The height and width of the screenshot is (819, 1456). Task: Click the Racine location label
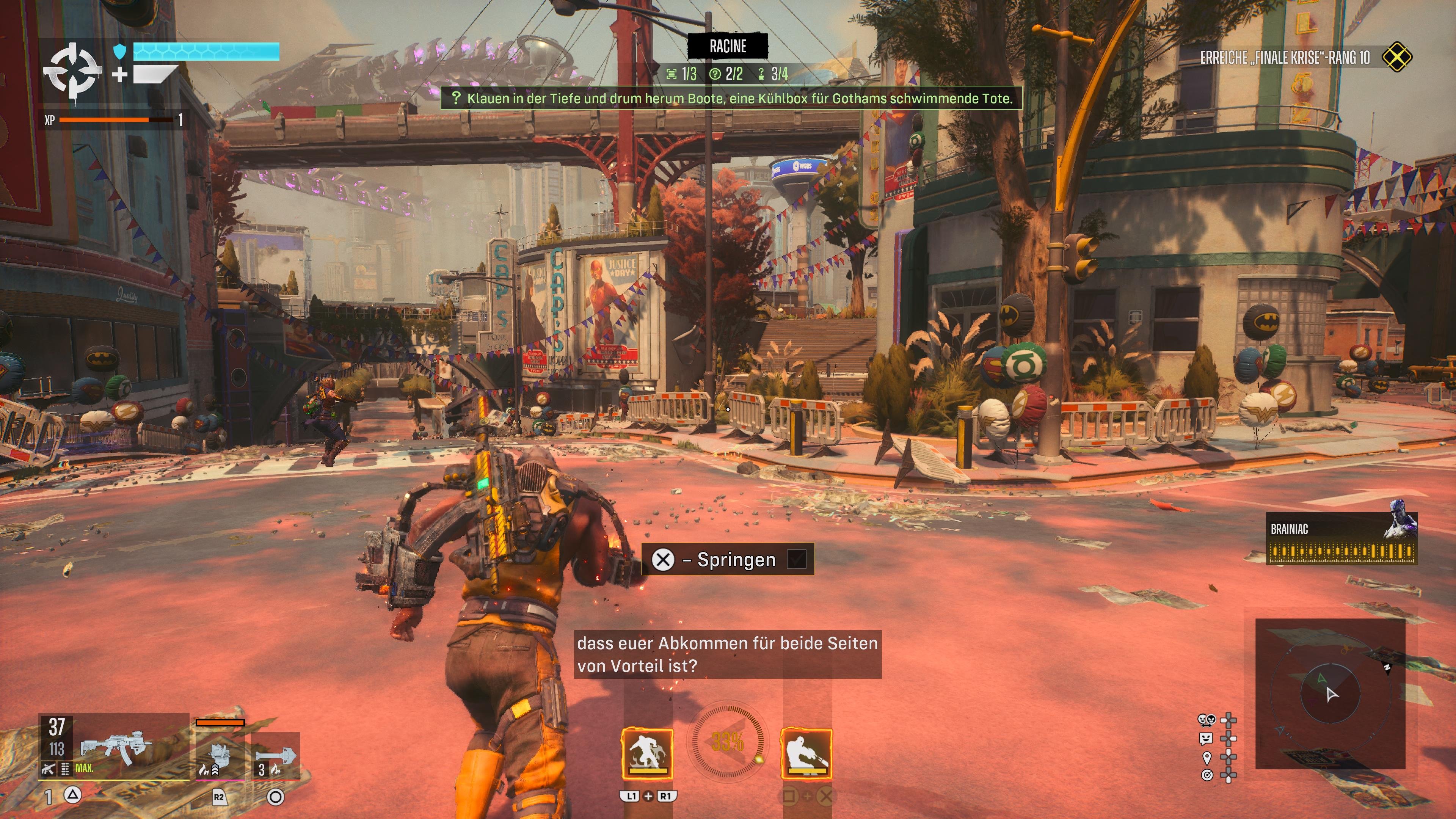click(728, 46)
